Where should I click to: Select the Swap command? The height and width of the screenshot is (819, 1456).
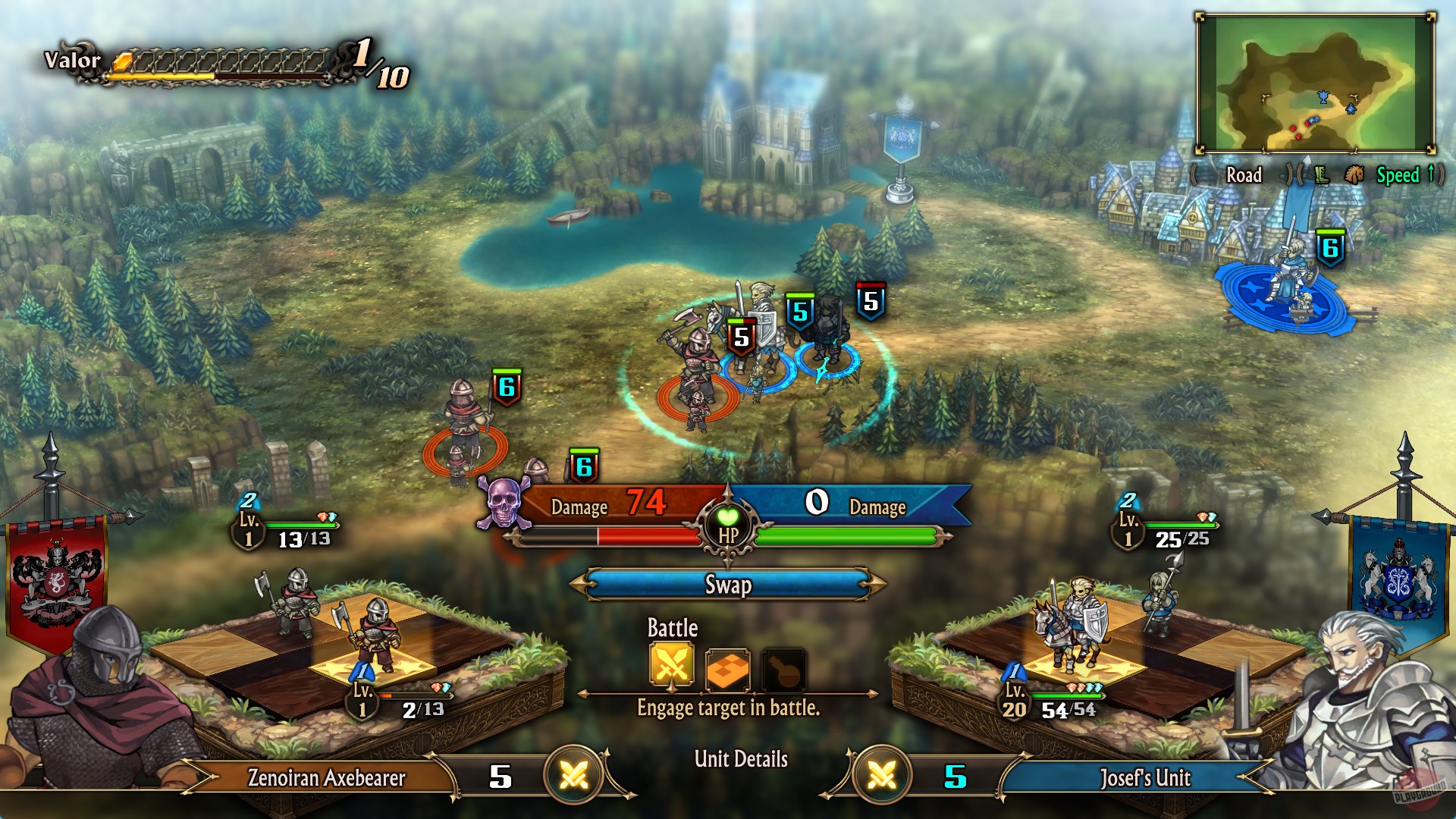click(x=727, y=585)
